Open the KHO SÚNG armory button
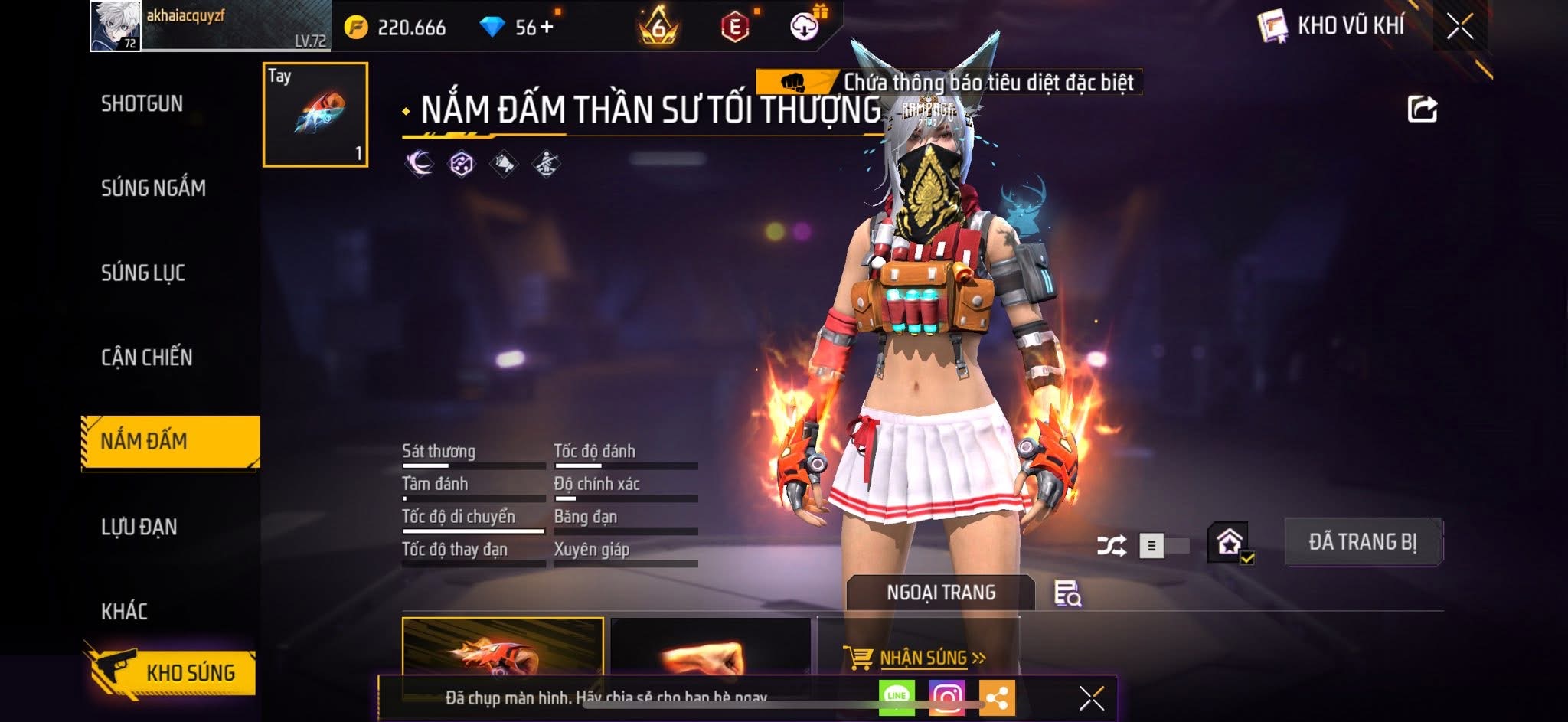Screen dimensions: 1568x722 [x=171, y=672]
